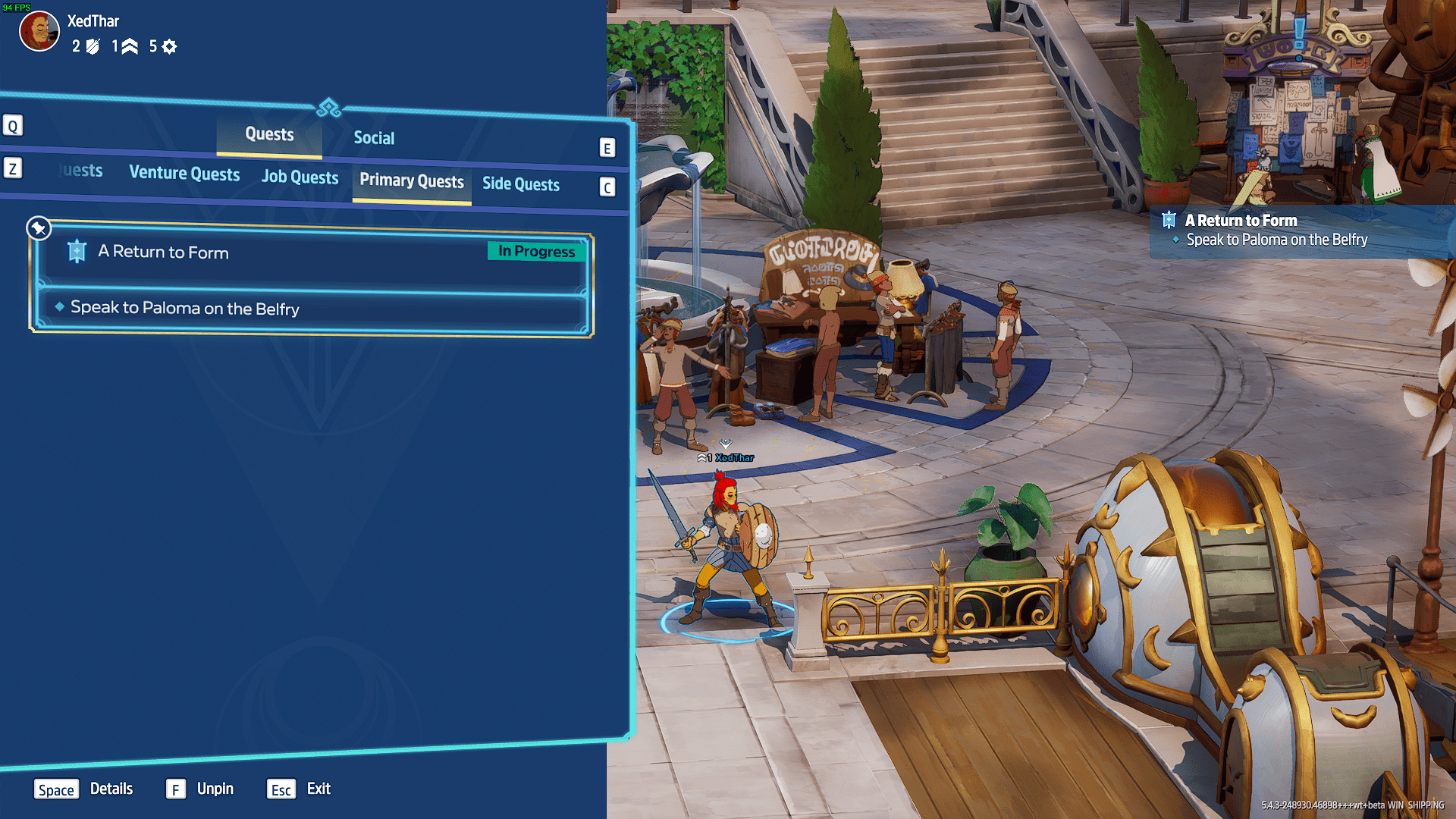Open the Quests main tab
This screenshot has height=819, width=1456.
269,134
